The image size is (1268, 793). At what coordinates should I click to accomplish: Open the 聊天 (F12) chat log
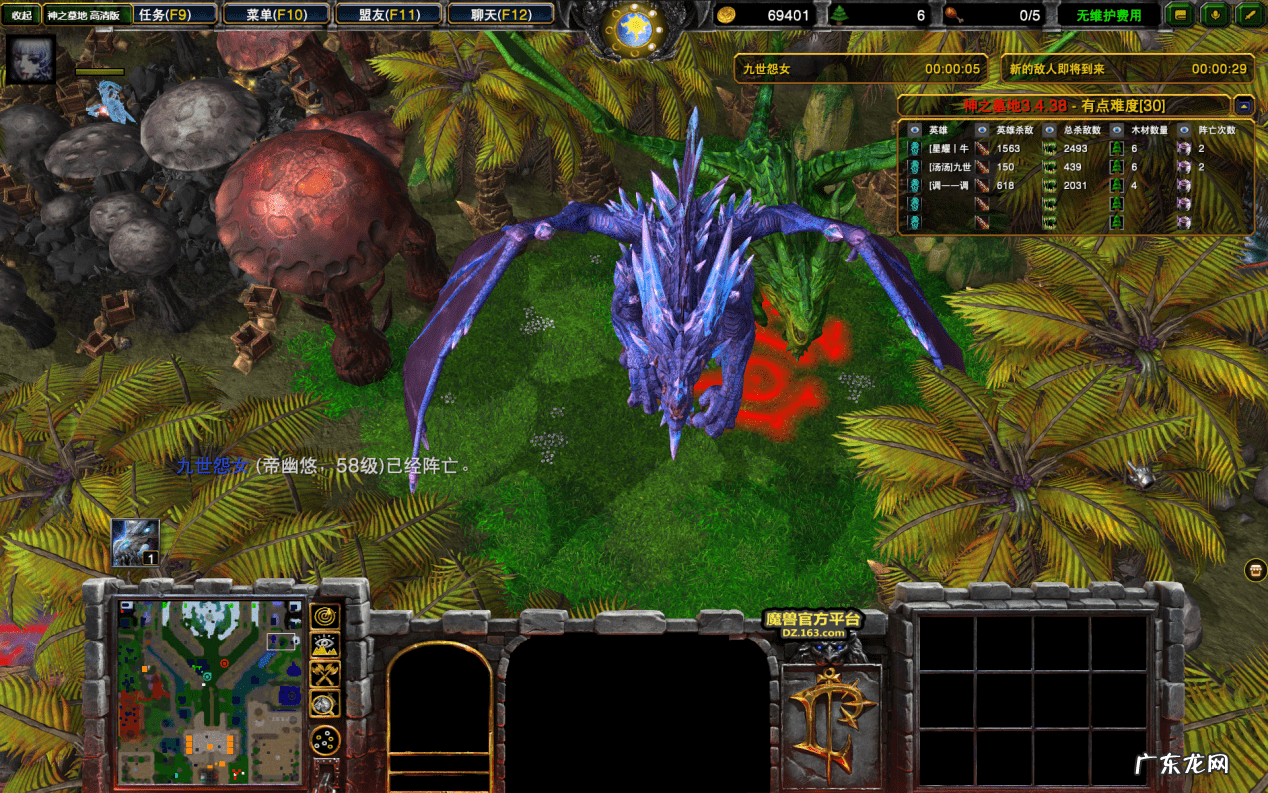(501, 15)
